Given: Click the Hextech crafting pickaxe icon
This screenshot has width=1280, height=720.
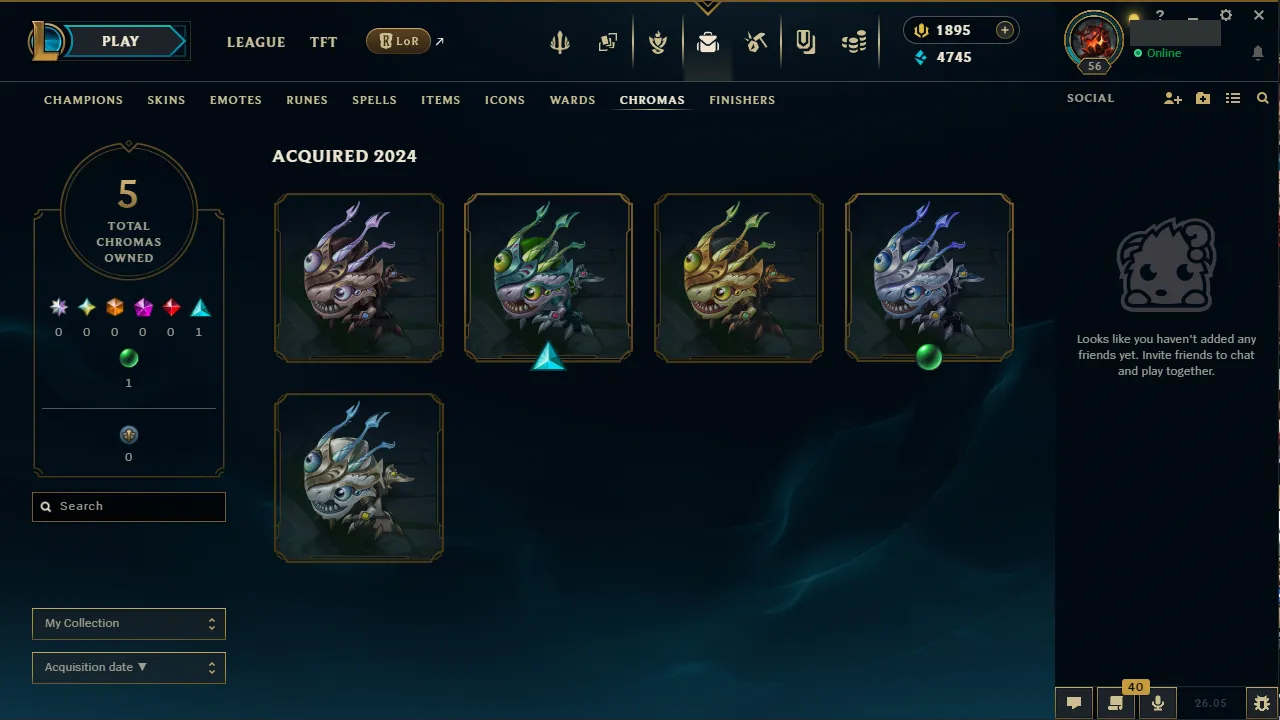Looking at the screenshot, I should coord(756,41).
